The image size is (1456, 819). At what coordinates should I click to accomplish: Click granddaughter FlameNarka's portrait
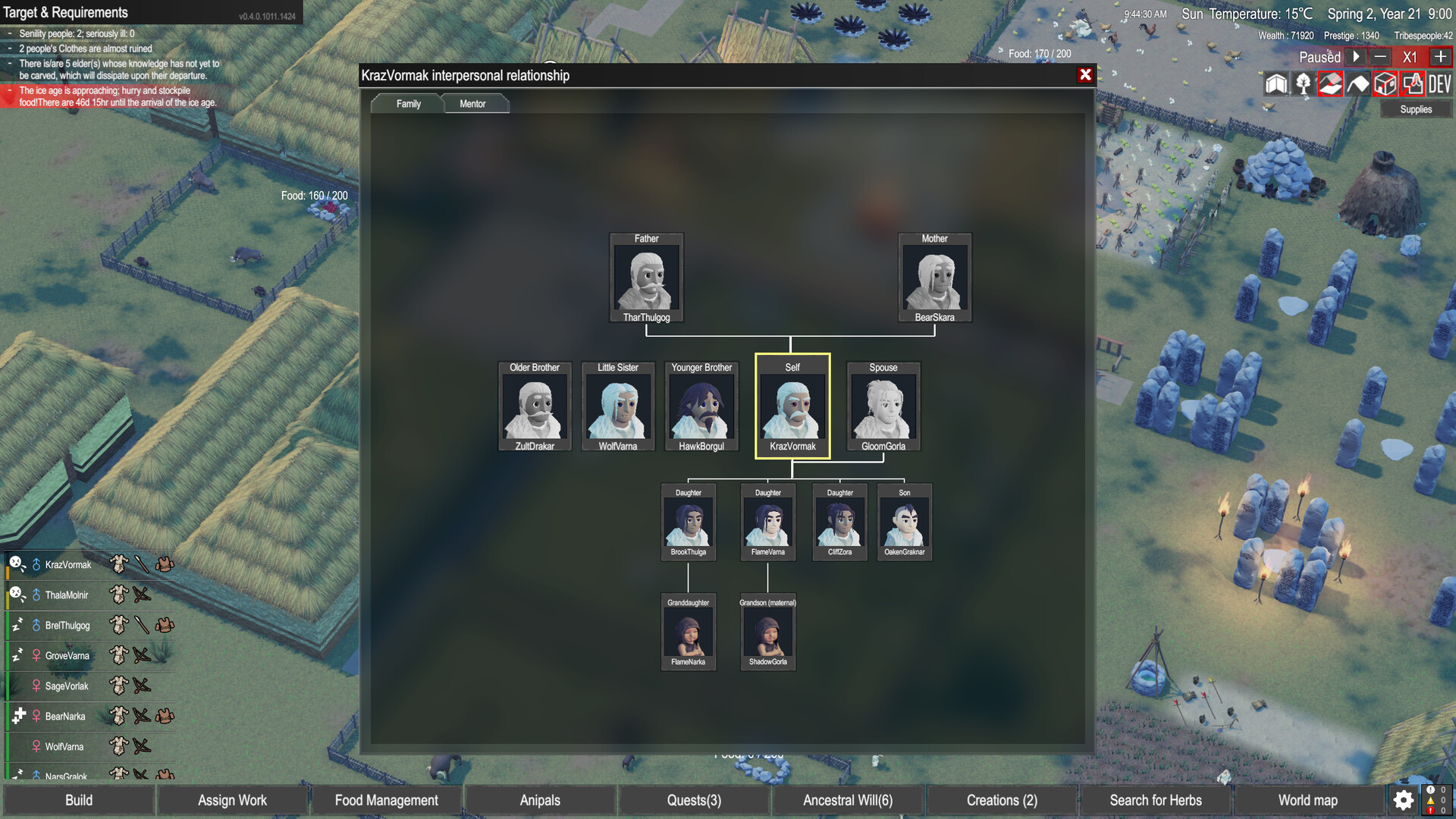(688, 633)
